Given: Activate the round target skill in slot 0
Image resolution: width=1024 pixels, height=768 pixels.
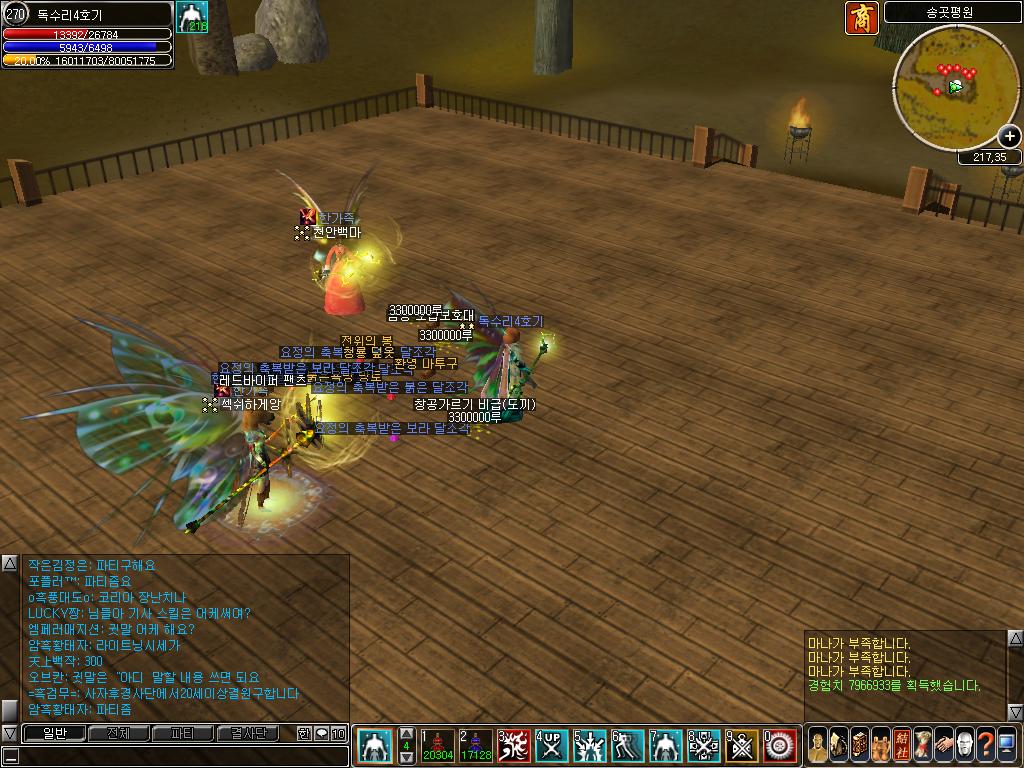Looking at the screenshot, I should click(x=780, y=746).
